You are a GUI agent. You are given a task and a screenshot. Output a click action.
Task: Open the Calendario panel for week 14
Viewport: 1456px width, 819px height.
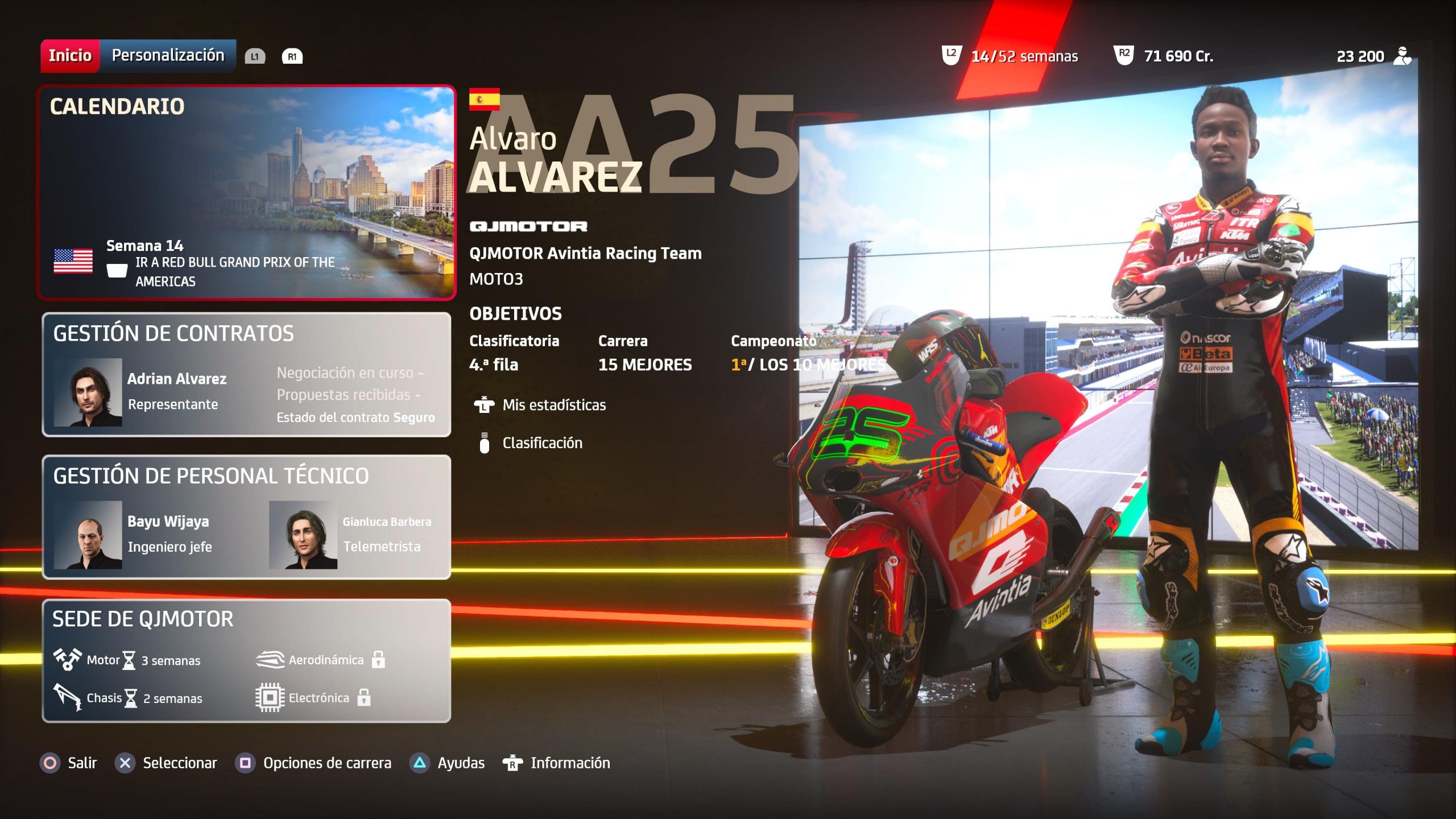pyautogui.click(x=246, y=192)
